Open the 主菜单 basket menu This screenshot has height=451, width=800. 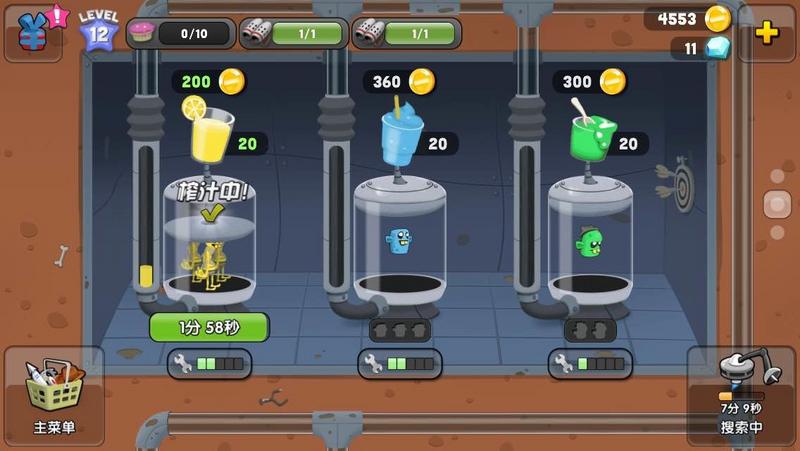pyautogui.click(x=54, y=396)
